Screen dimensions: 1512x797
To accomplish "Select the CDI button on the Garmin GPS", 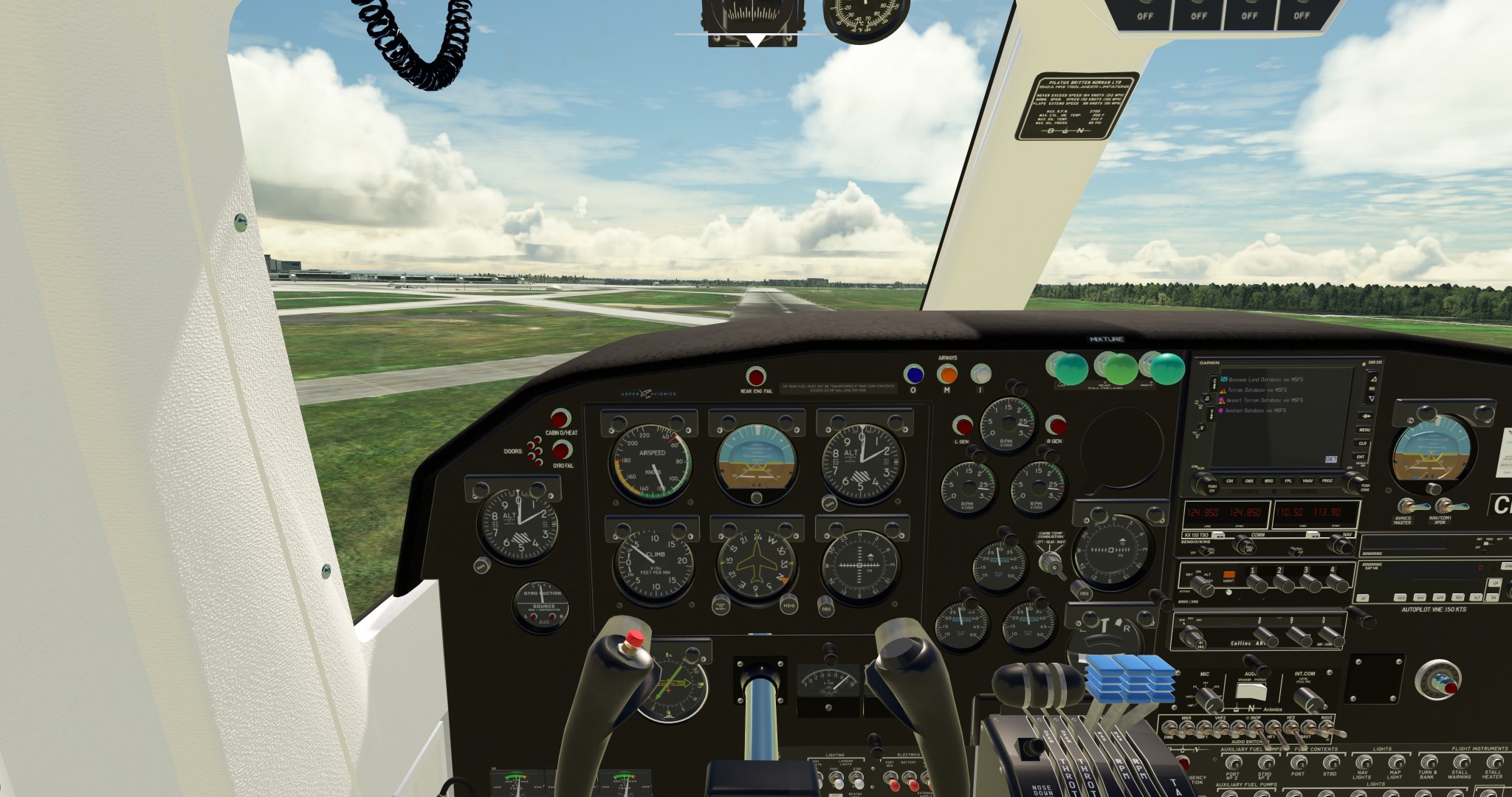I will [1230, 481].
